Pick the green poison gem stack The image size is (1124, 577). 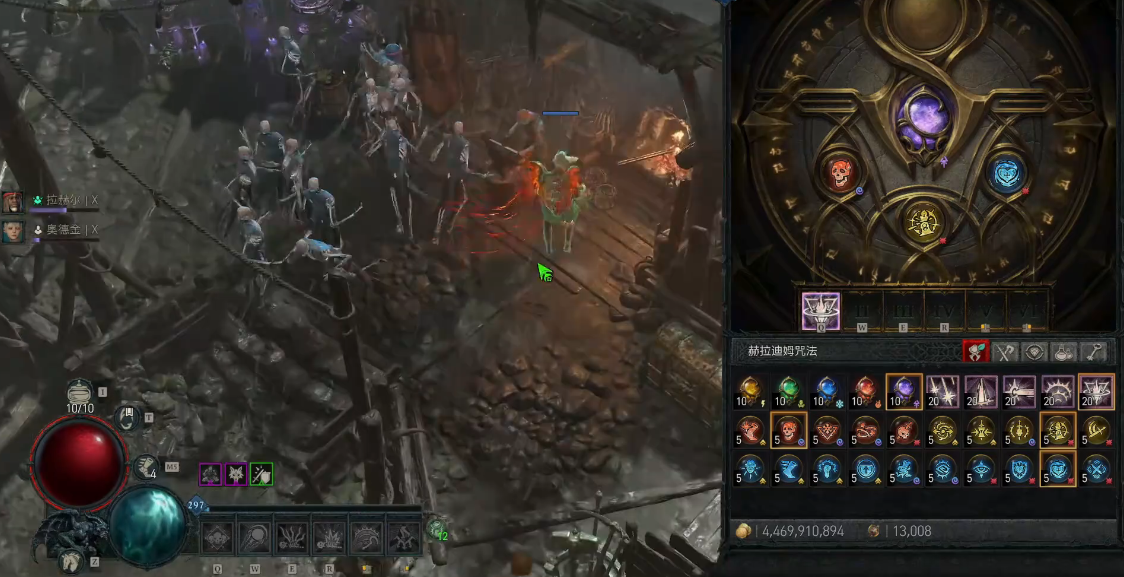788,391
